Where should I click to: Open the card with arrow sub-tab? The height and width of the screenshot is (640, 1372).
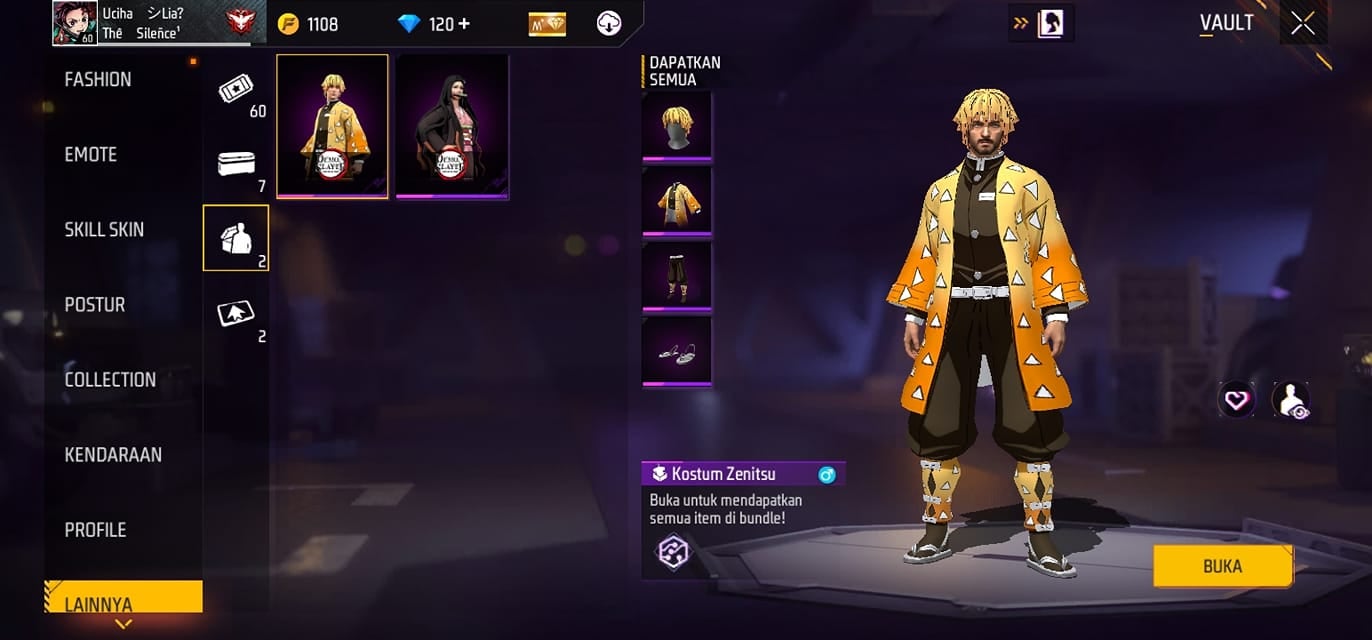coord(237,314)
